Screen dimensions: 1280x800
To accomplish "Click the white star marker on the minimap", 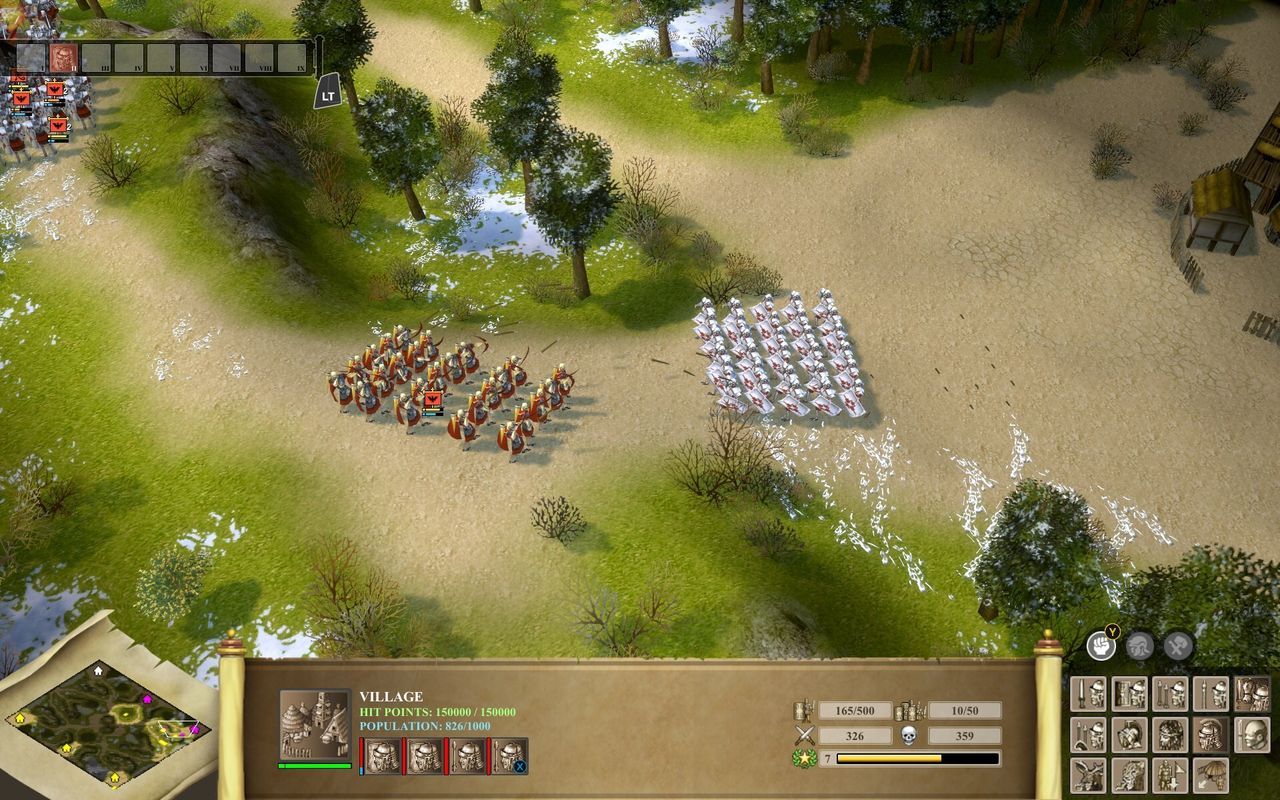I will pos(98,671).
